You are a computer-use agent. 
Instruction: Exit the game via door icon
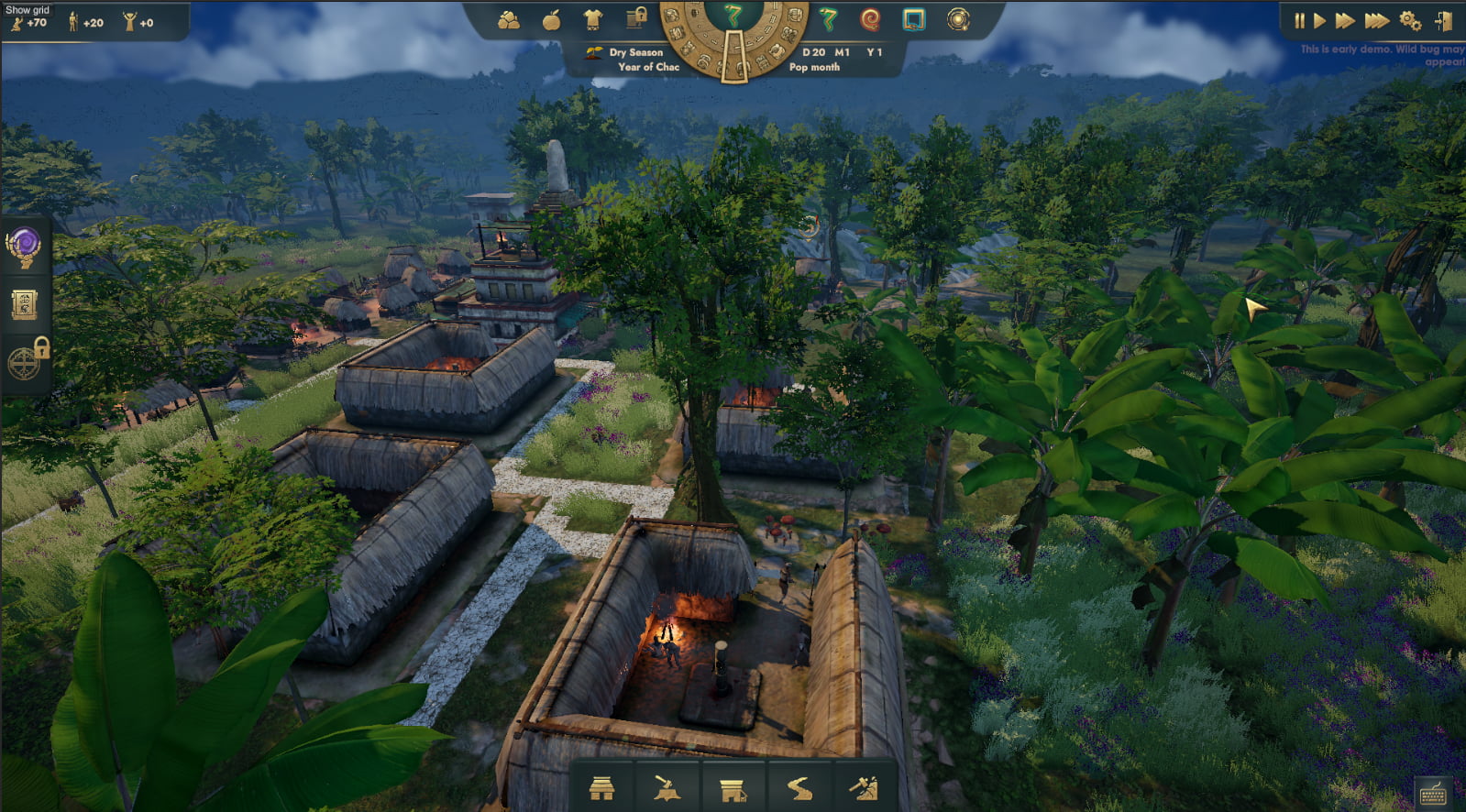click(1443, 20)
